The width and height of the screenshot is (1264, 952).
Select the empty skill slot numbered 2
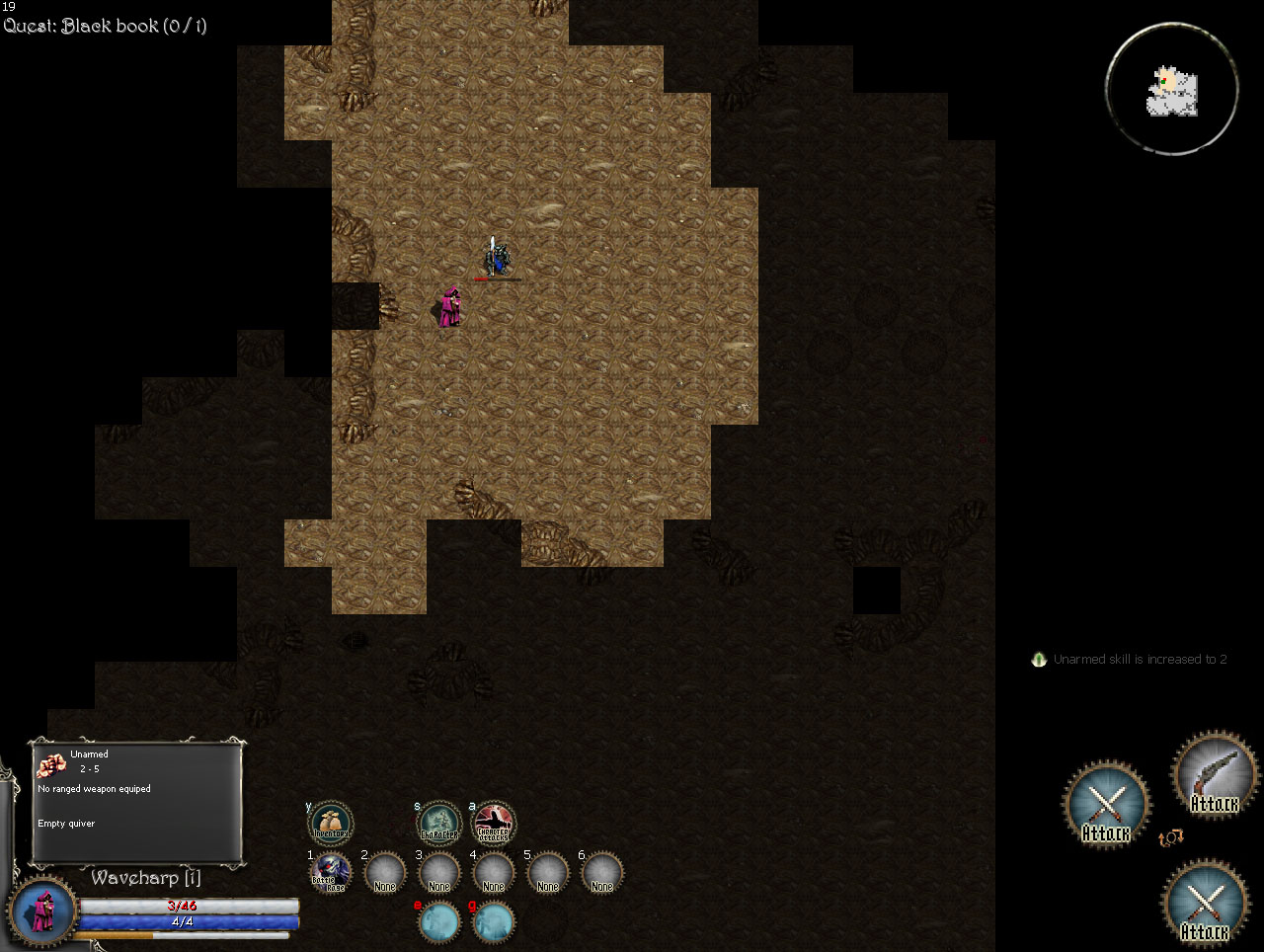pos(384,874)
